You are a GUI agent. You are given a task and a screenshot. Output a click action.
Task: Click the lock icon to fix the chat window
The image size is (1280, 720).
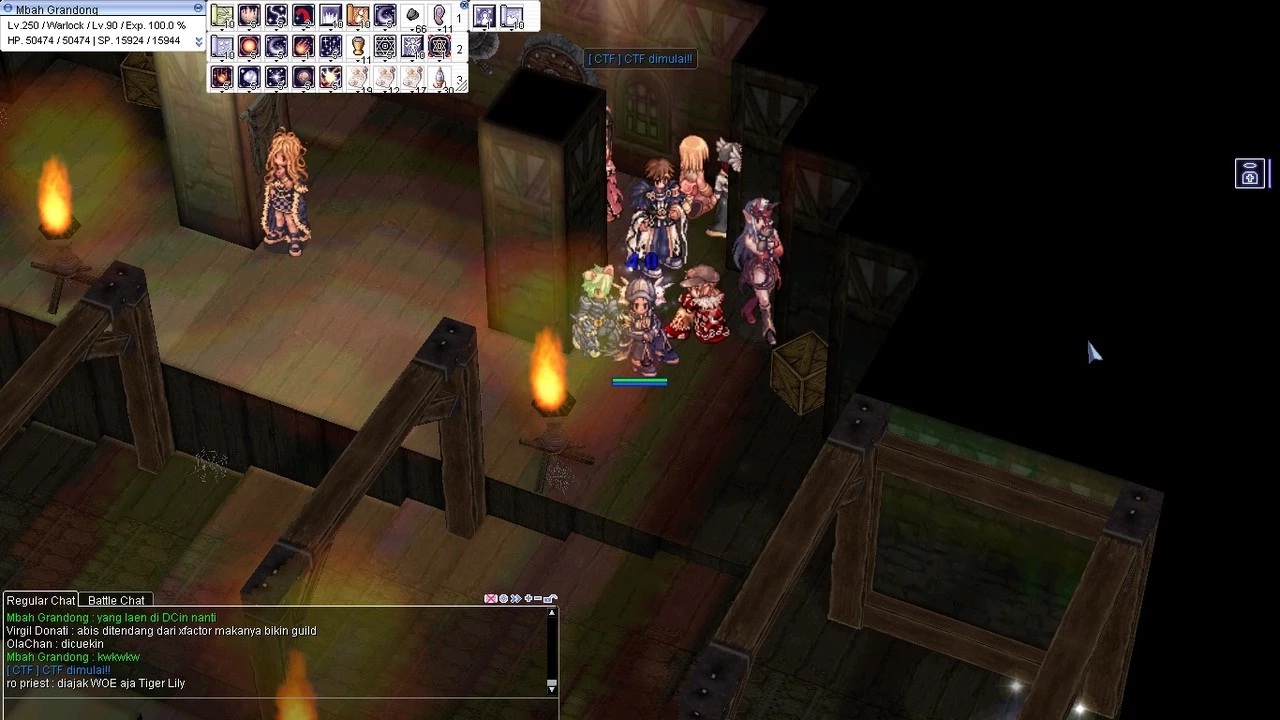click(548, 598)
